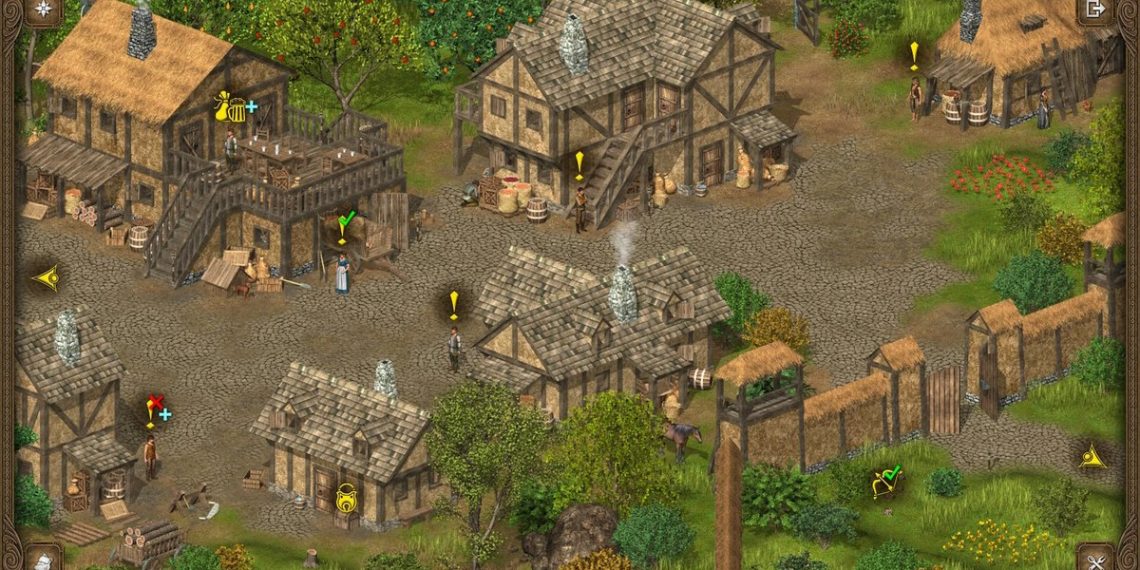This screenshot has width=1140, height=570.
Task: Select the bow marker with green checkmark
Action: click(885, 482)
